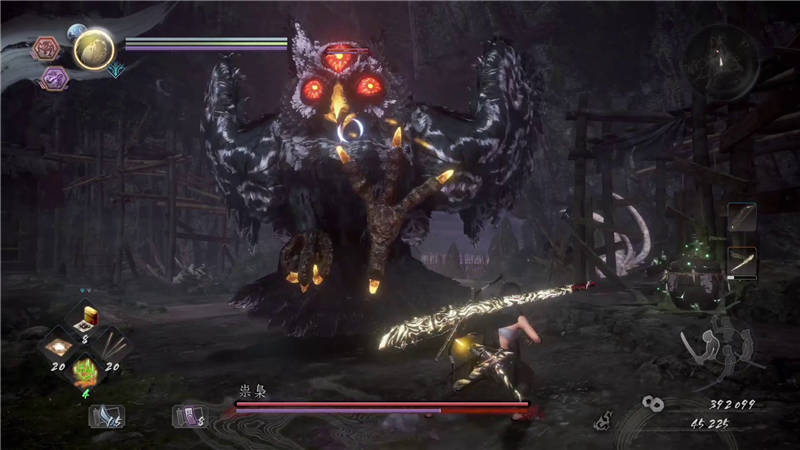Use the yellow container item in the top shortcut slot
The image size is (800, 450).
click(86, 320)
